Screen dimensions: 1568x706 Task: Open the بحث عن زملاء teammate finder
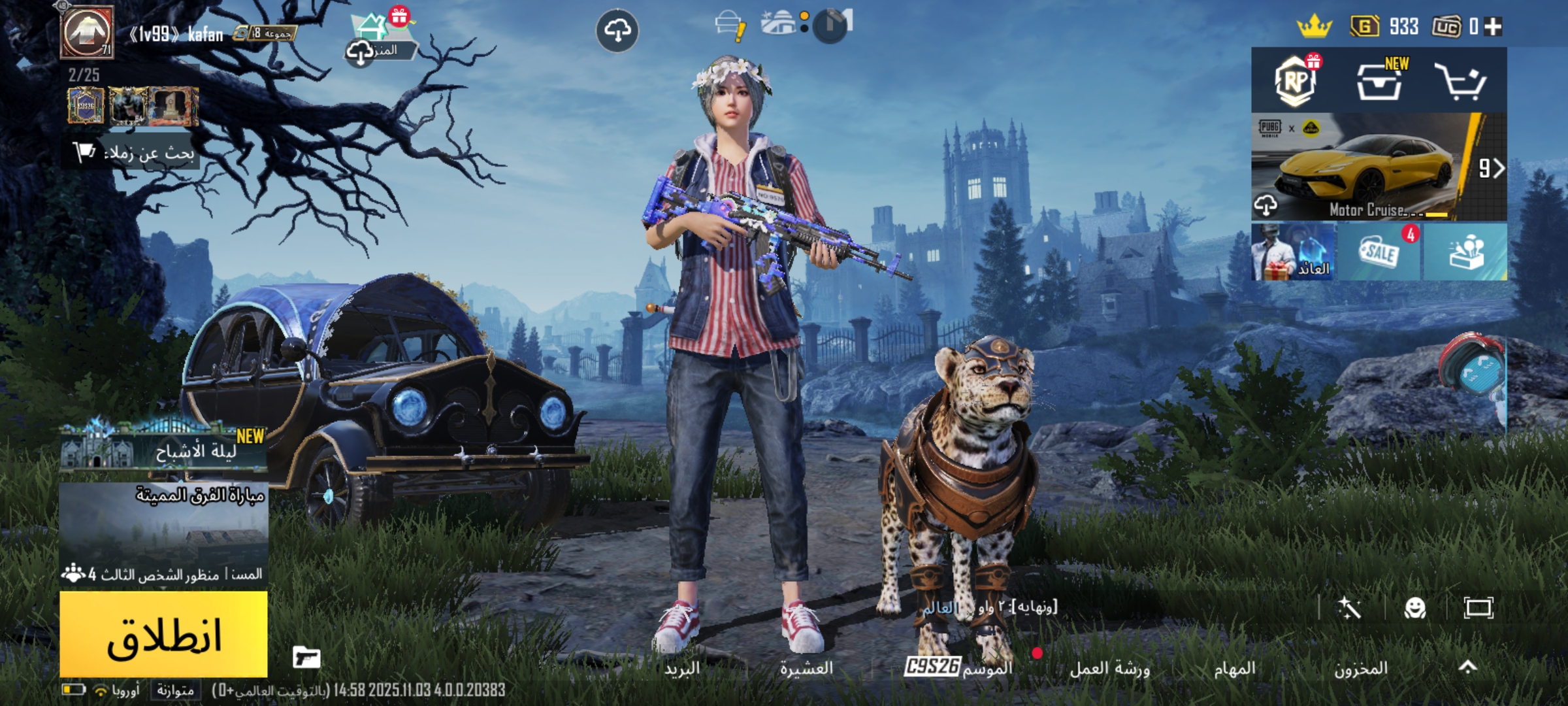tap(134, 153)
